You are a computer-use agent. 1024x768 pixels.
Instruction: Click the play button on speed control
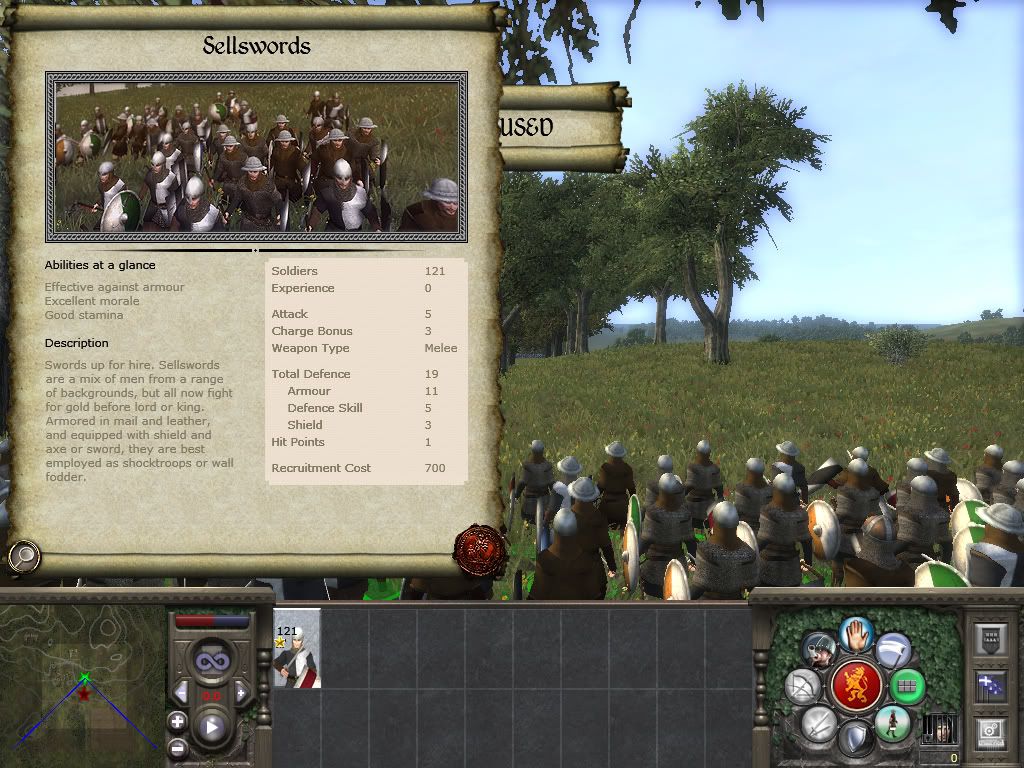coord(211,727)
